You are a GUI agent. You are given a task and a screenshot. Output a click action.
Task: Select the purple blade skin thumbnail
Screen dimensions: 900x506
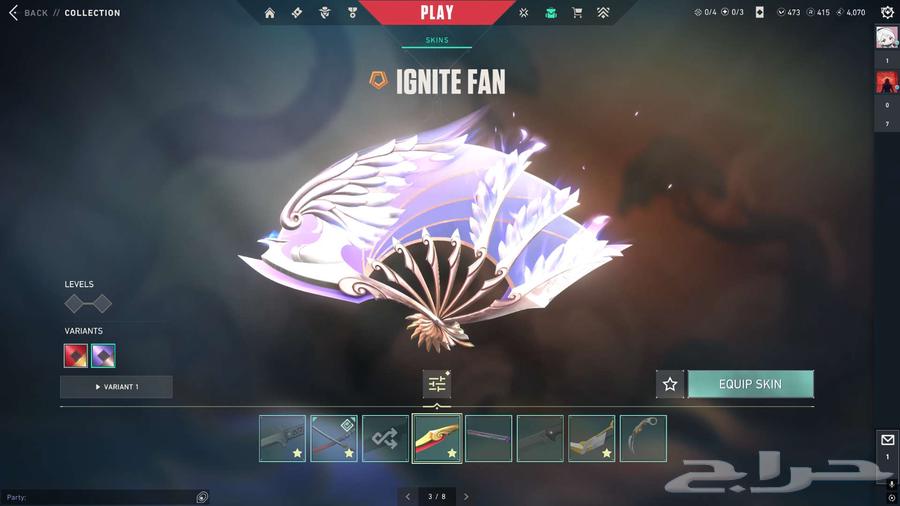tap(489, 438)
